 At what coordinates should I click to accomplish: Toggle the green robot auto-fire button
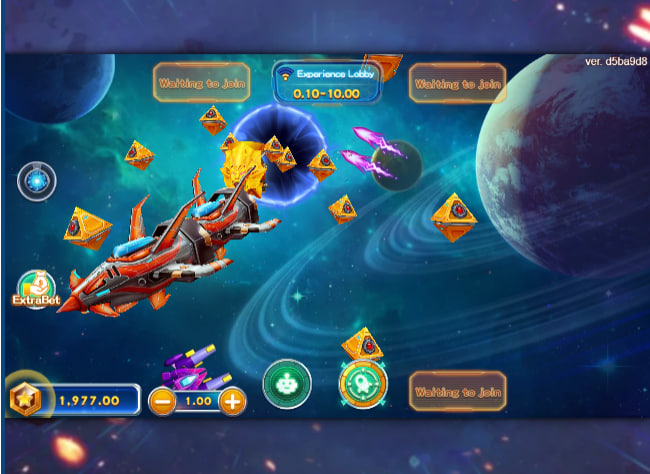(x=287, y=384)
